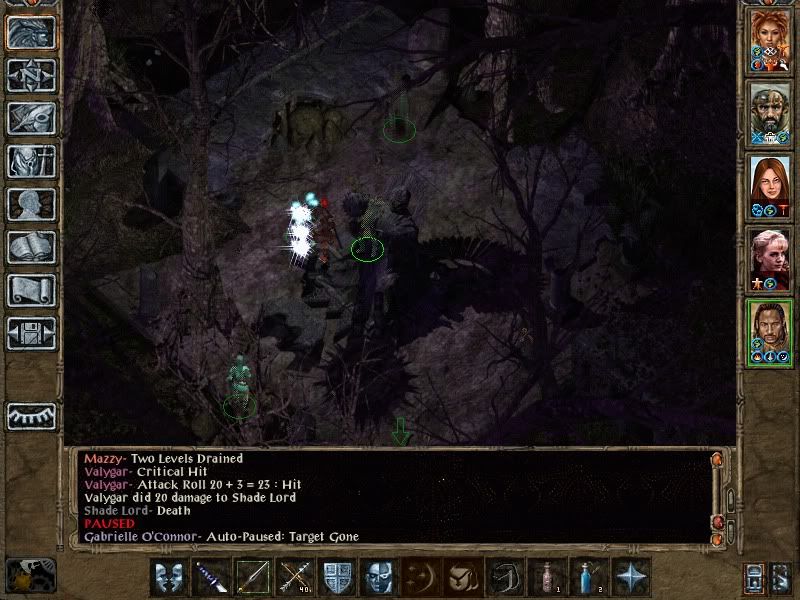Open the area map with compass icon
This screenshot has height=600, width=800.
pos(31,76)
